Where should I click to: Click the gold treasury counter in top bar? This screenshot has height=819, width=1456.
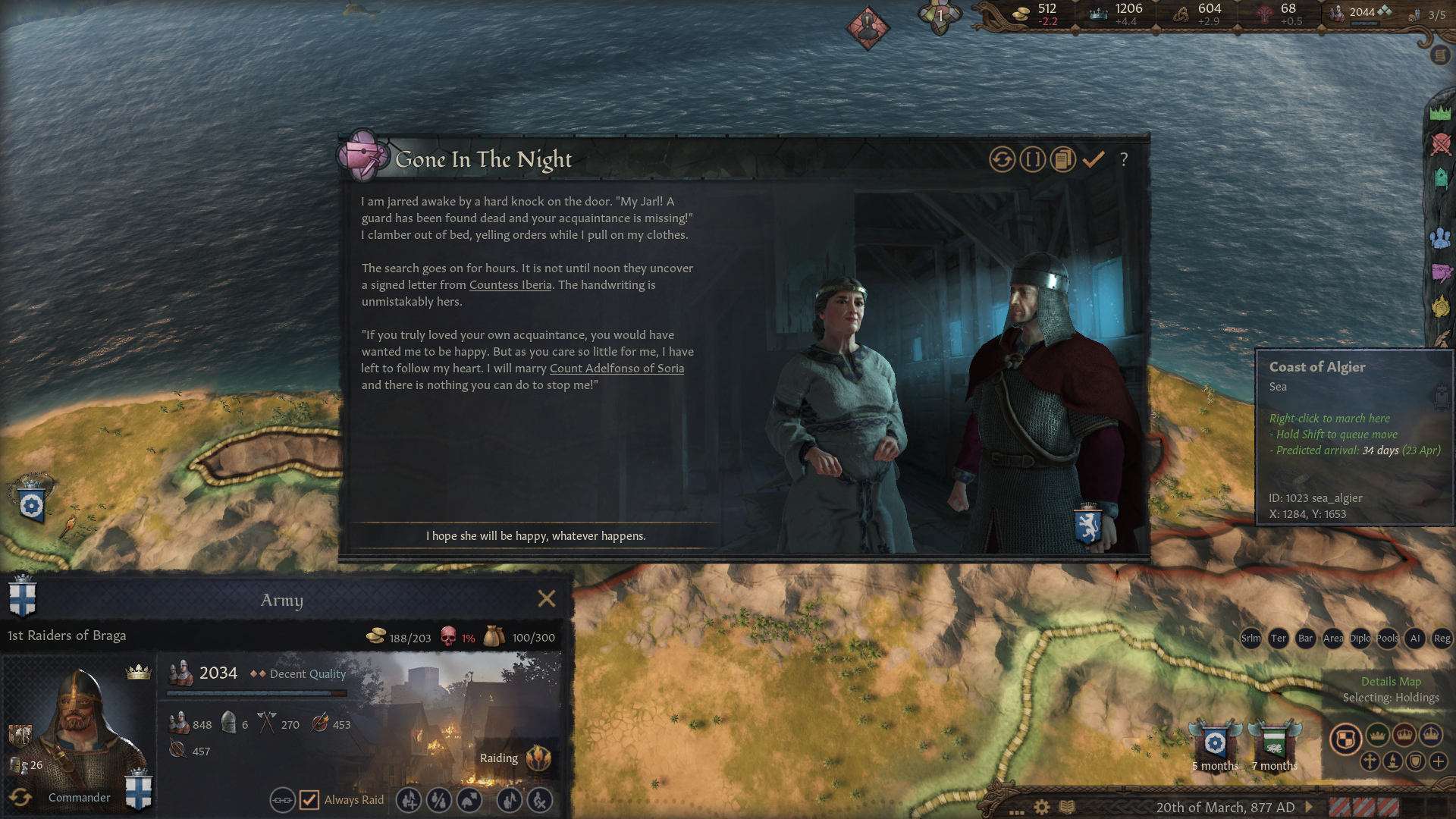(1036, 14)
